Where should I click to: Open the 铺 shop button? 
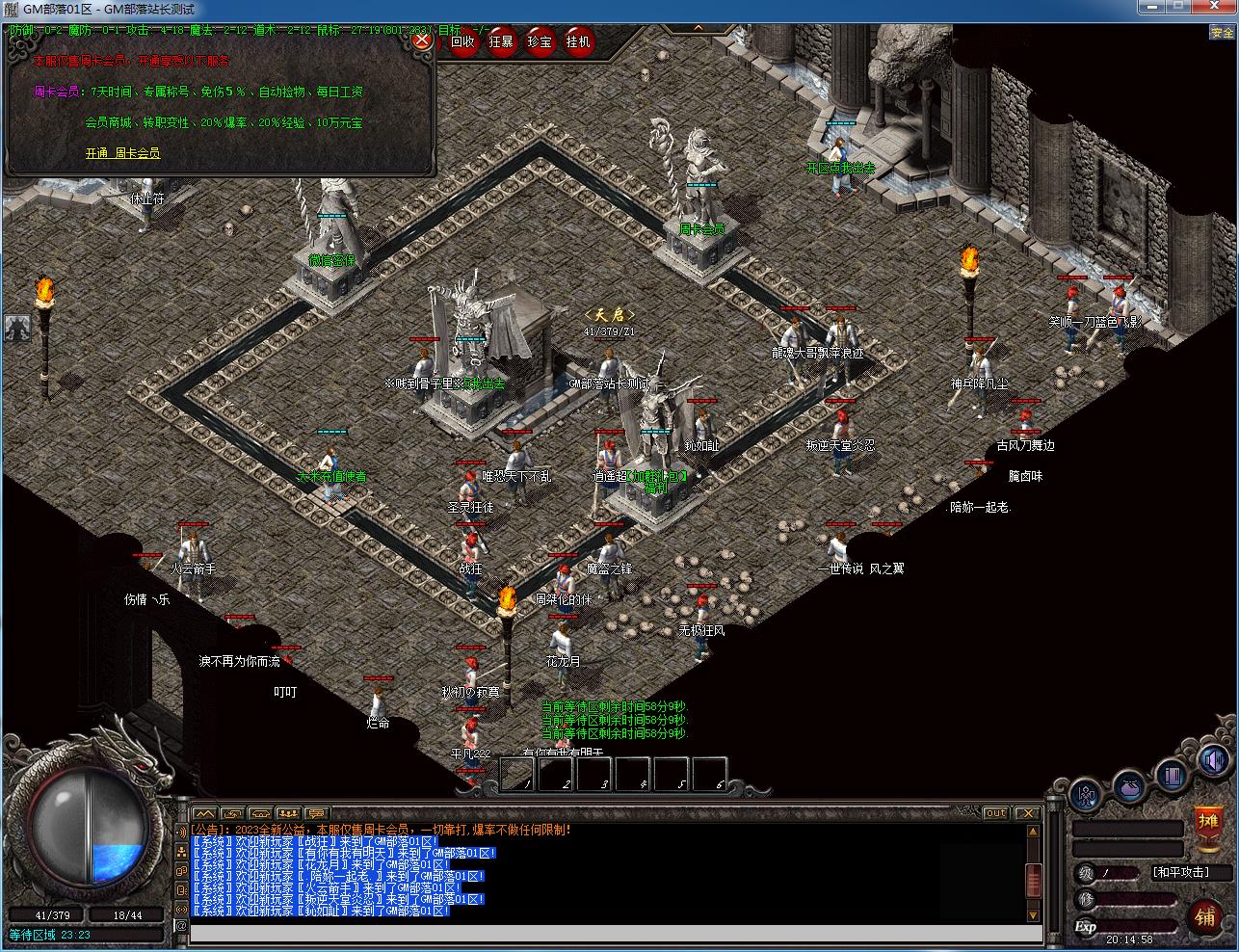click(1204, 916)
